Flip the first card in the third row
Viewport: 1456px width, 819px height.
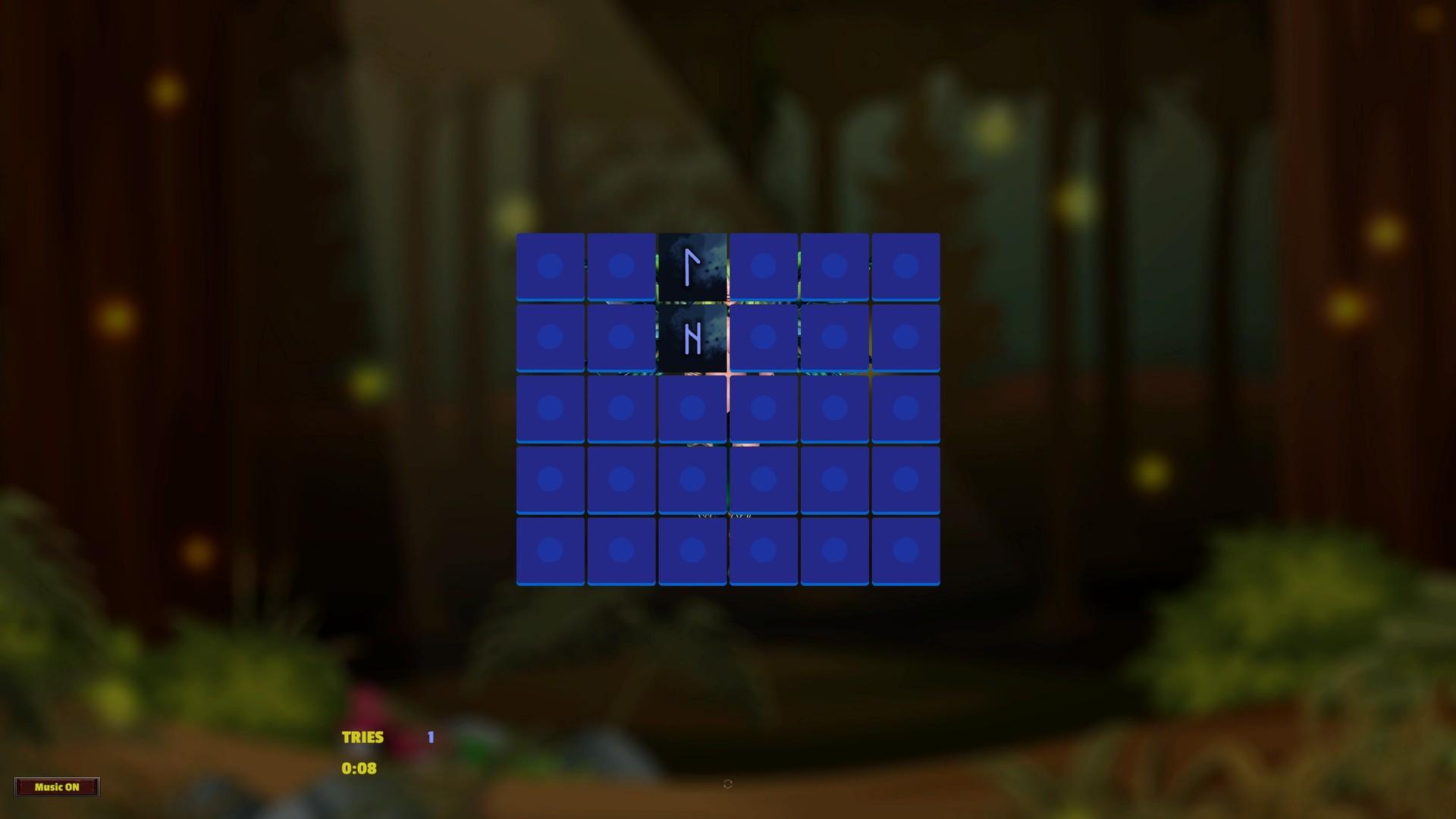[551, 408]
